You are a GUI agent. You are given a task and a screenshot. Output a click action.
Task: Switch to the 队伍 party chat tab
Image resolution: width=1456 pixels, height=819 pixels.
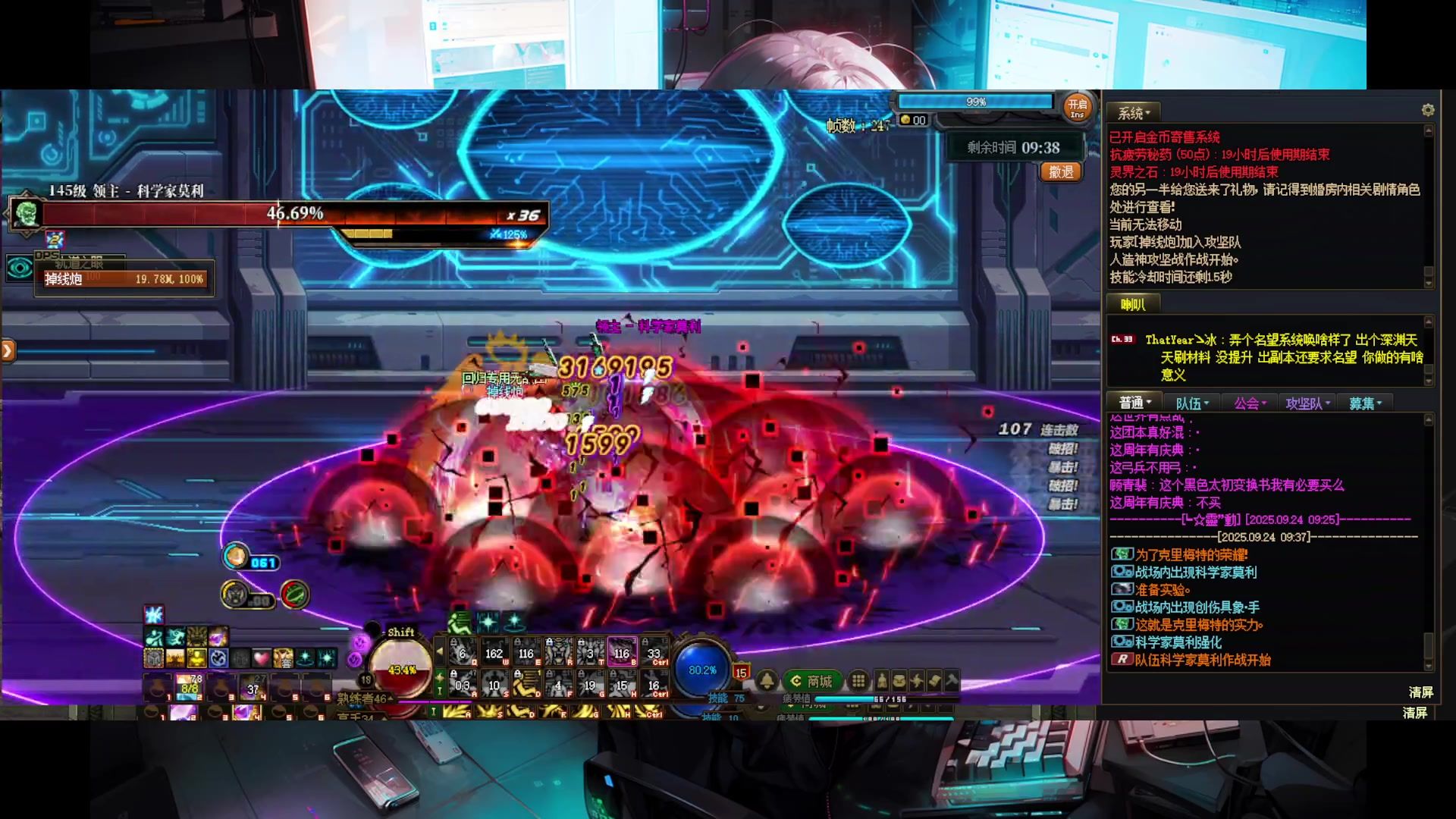point(1192,403)
